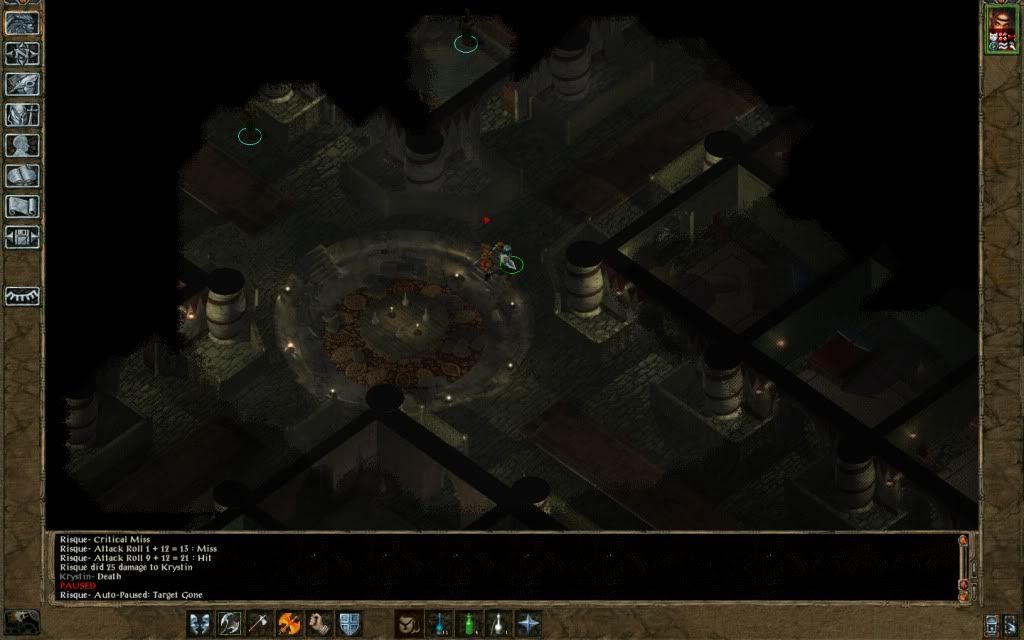This screenshot has width=1024, height=640.
Task: Open the star-shaped special abilities button
Action: (x=528, y=623)
